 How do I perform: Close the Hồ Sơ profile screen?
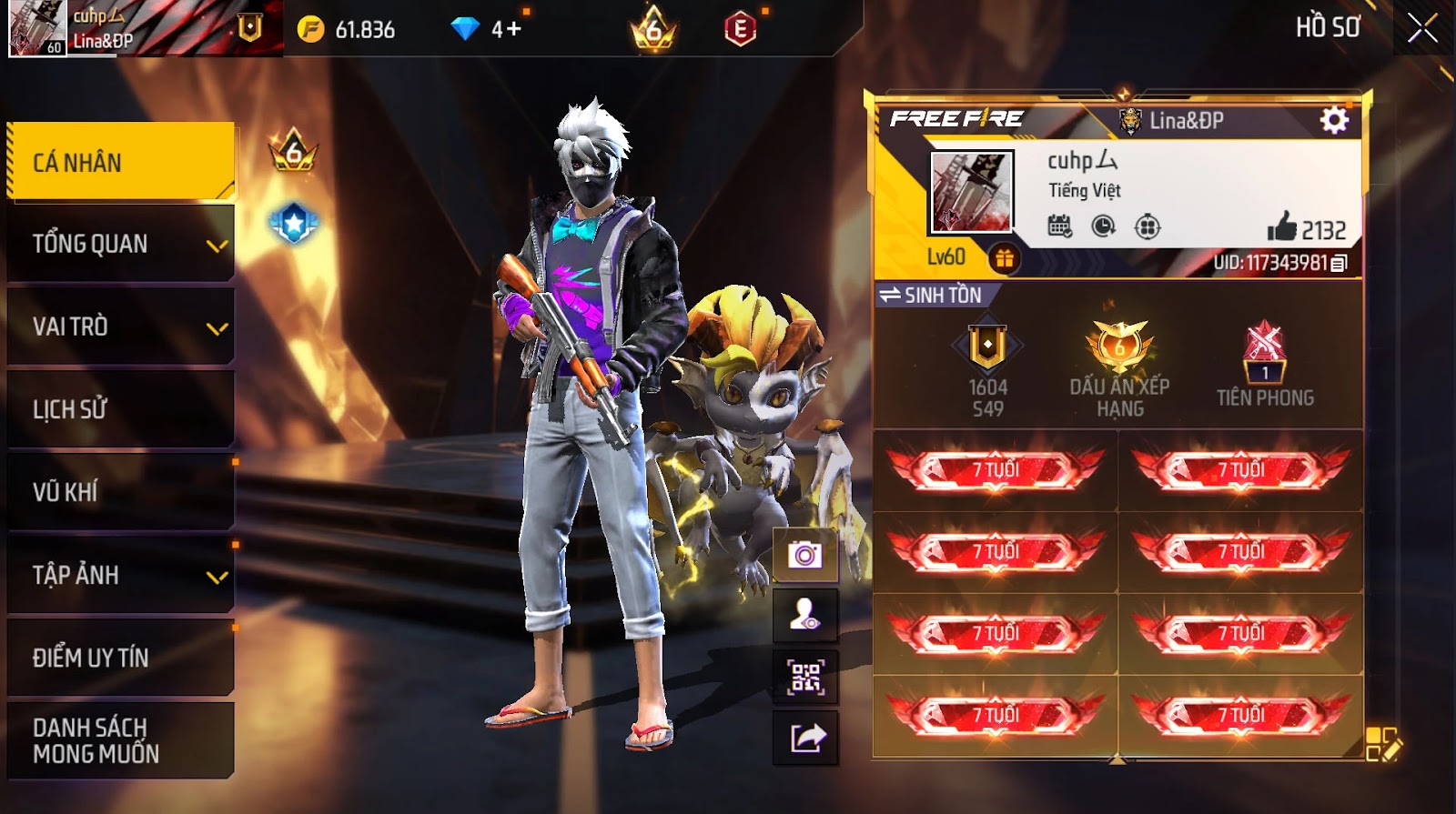(1422, 29)
